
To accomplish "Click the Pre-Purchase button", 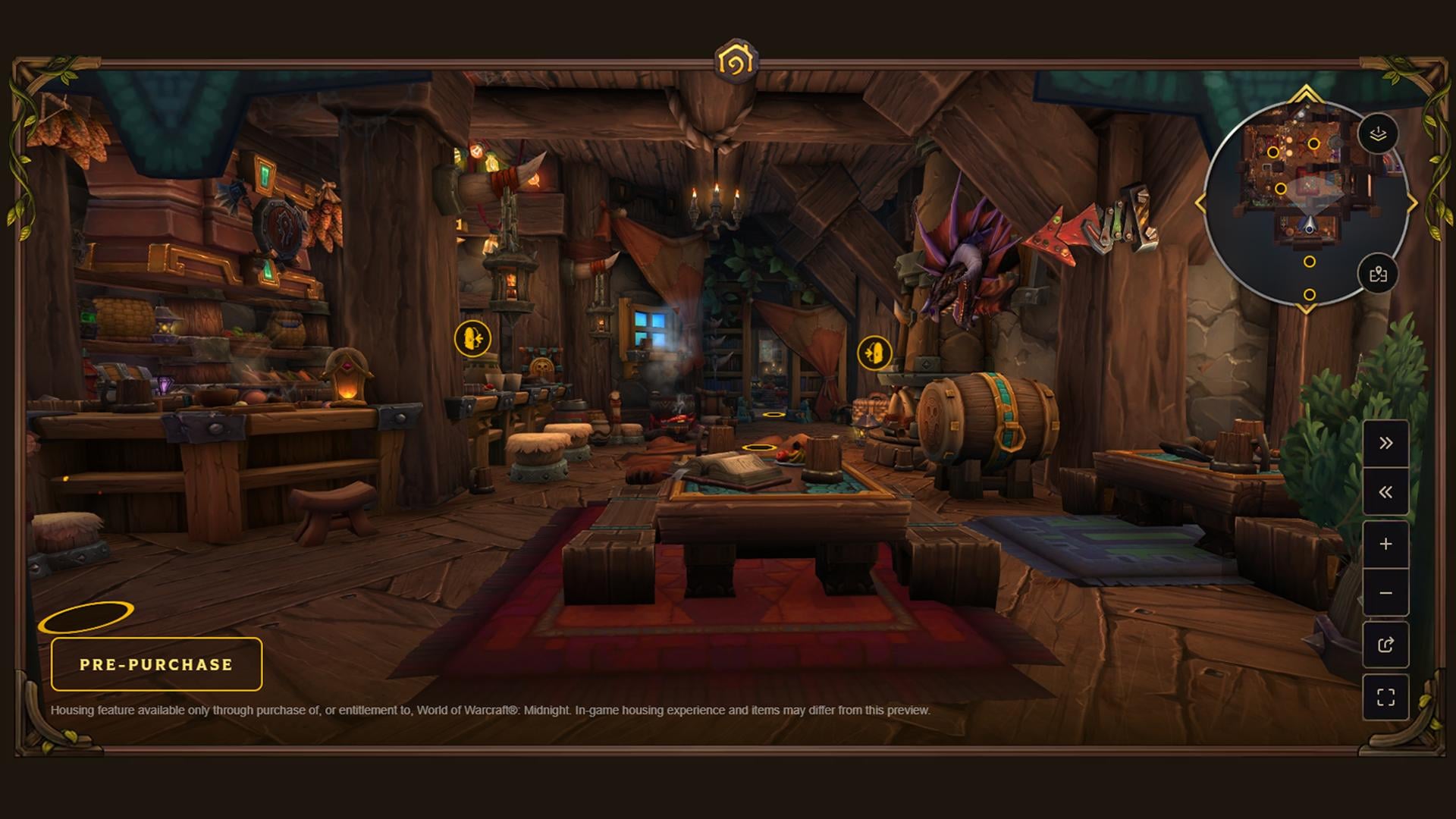I will pos(156,664).
